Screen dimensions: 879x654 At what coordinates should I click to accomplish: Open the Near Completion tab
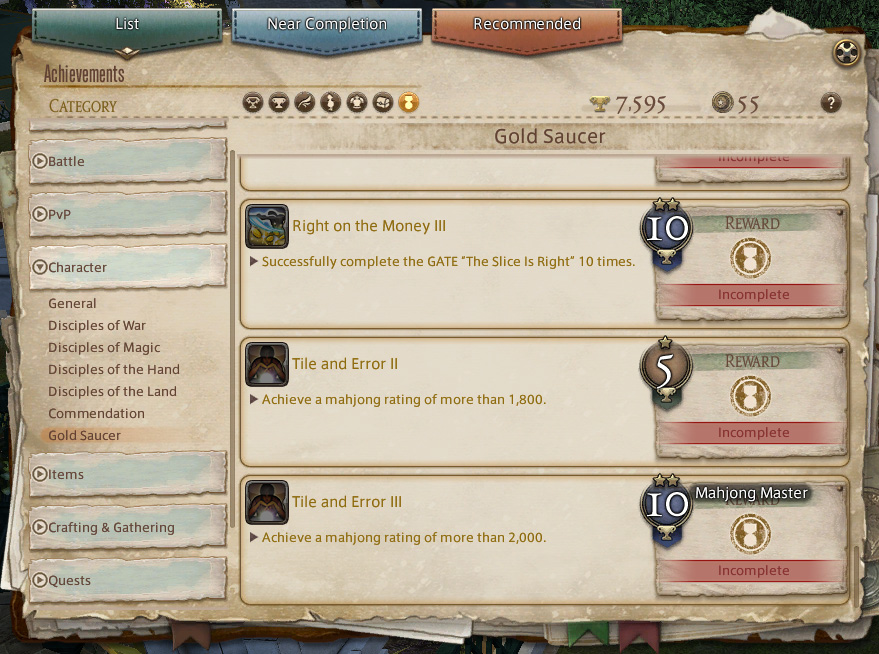[x=327, y=24]
